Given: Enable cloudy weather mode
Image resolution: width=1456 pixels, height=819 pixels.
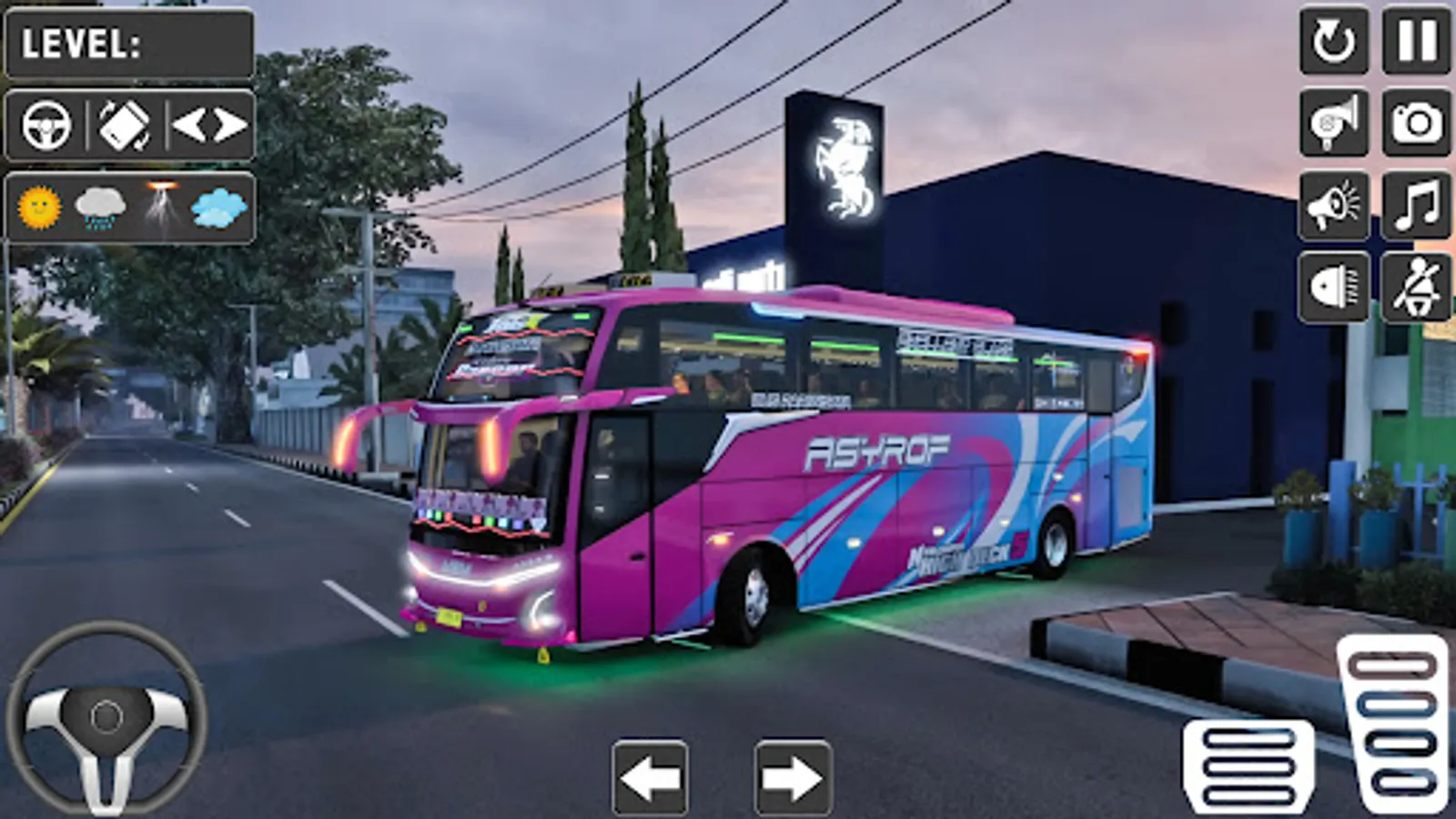Looking at the screenshot, I should [x=218, y=207].
